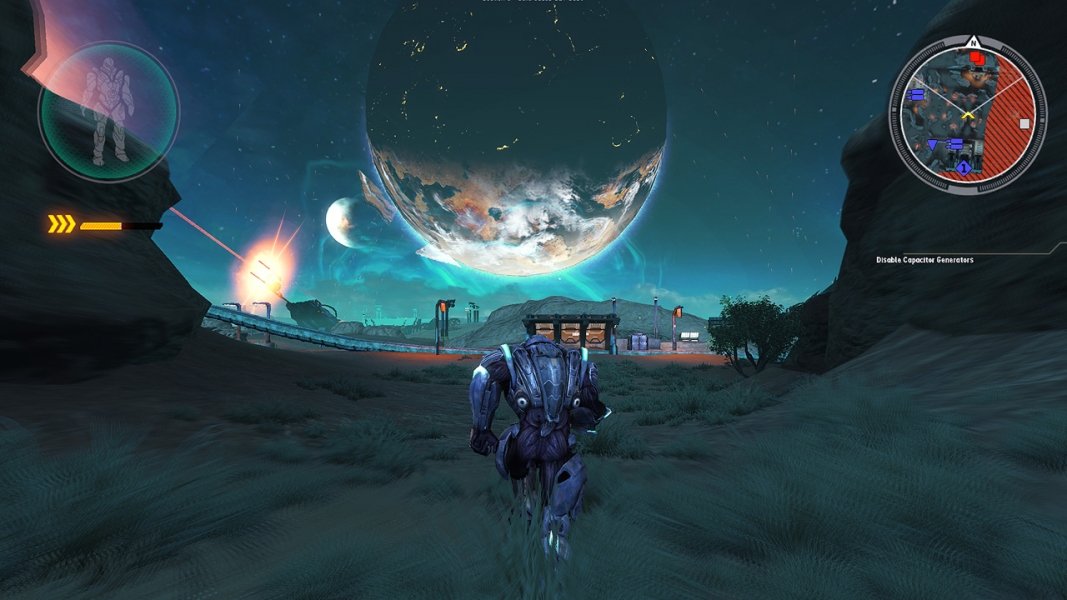Viewport: 1067px width, 600px height.
Task: Select the Disable Capacitor Generators objective
Action: (x=924, y=260)
